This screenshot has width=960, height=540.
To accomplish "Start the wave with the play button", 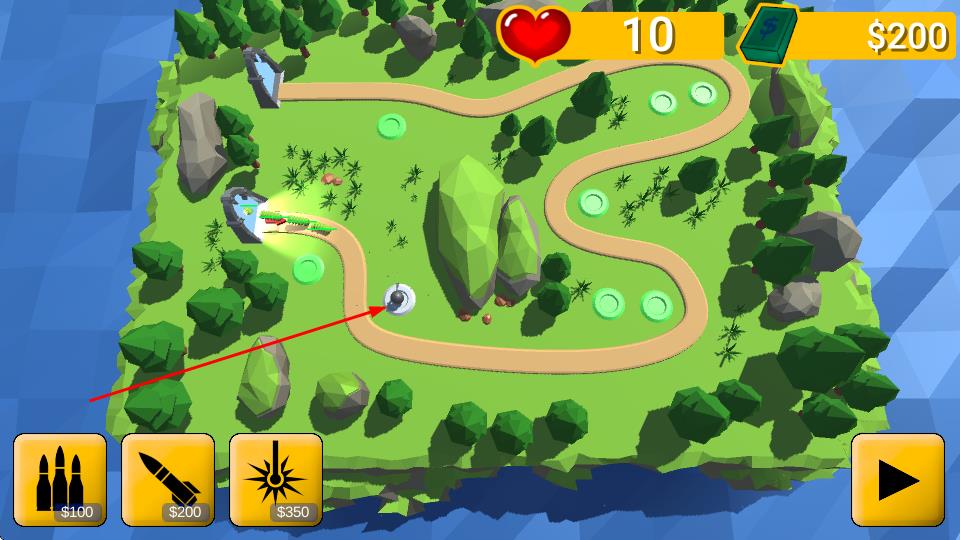I will (897, 480).
